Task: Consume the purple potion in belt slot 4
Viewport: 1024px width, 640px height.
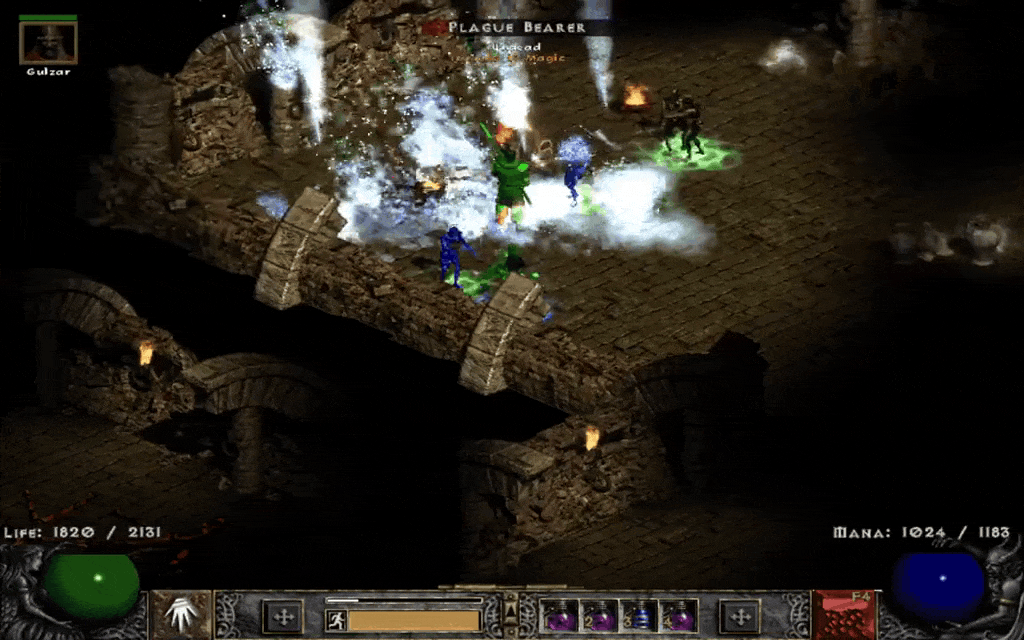Action: [x=679, y=615]
